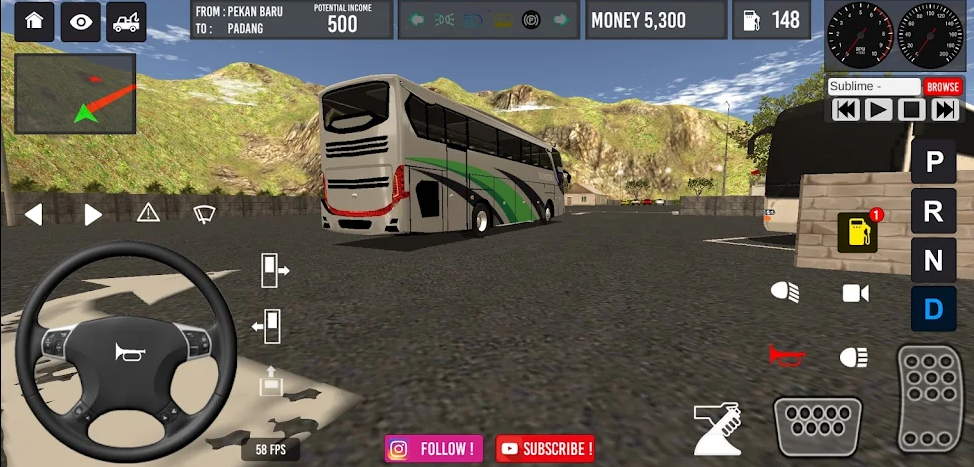Call the tow truck

pos(126,22)
